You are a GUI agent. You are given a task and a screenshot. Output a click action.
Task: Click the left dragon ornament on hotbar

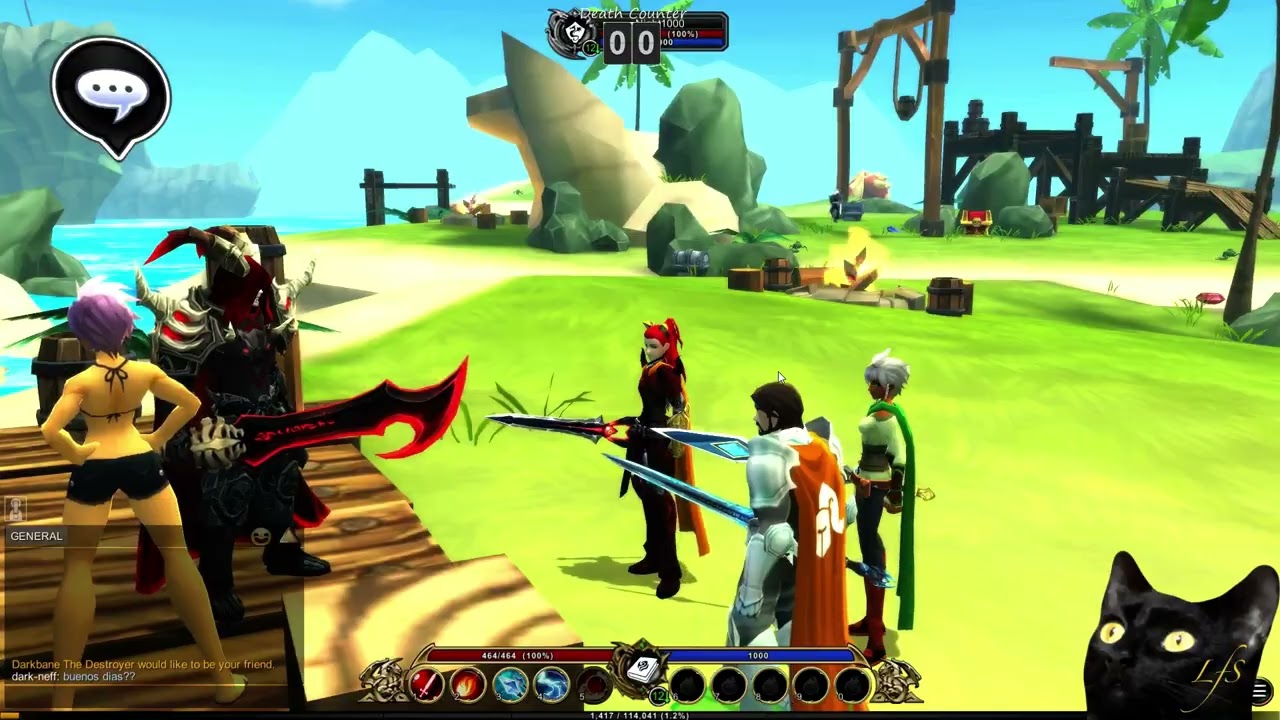(385, 683)
